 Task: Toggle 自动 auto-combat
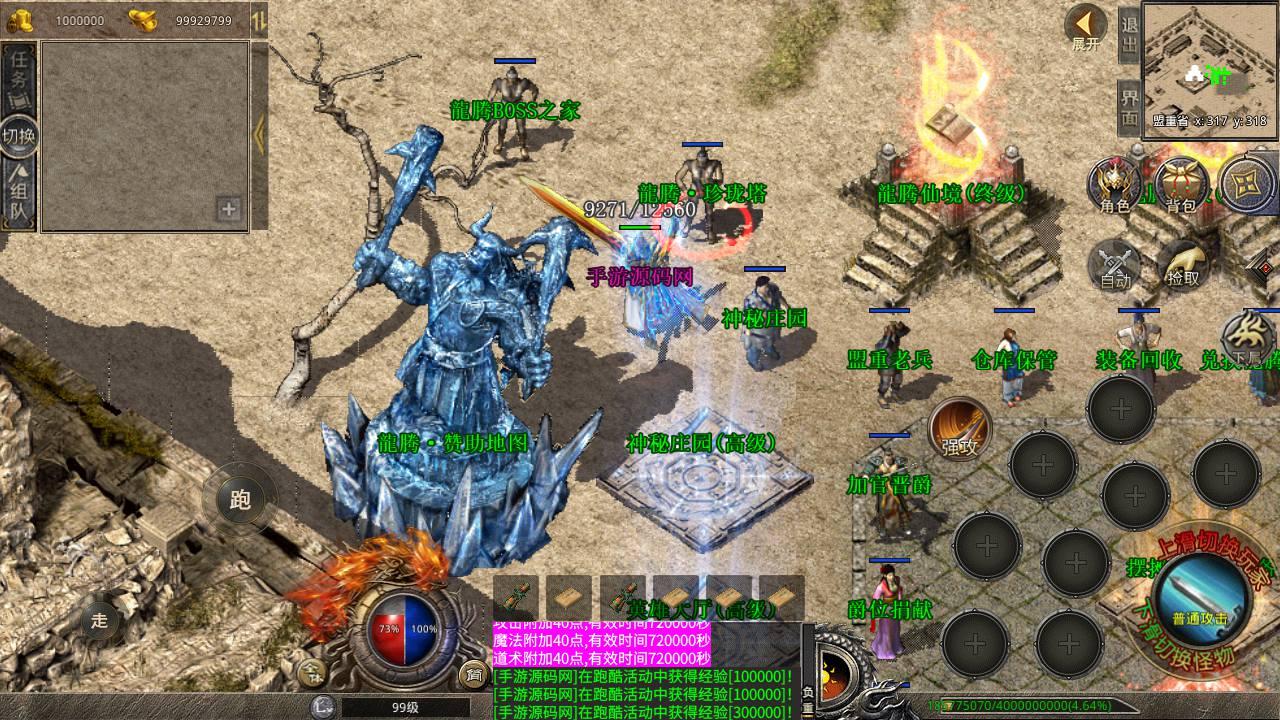click(1115, 265)
